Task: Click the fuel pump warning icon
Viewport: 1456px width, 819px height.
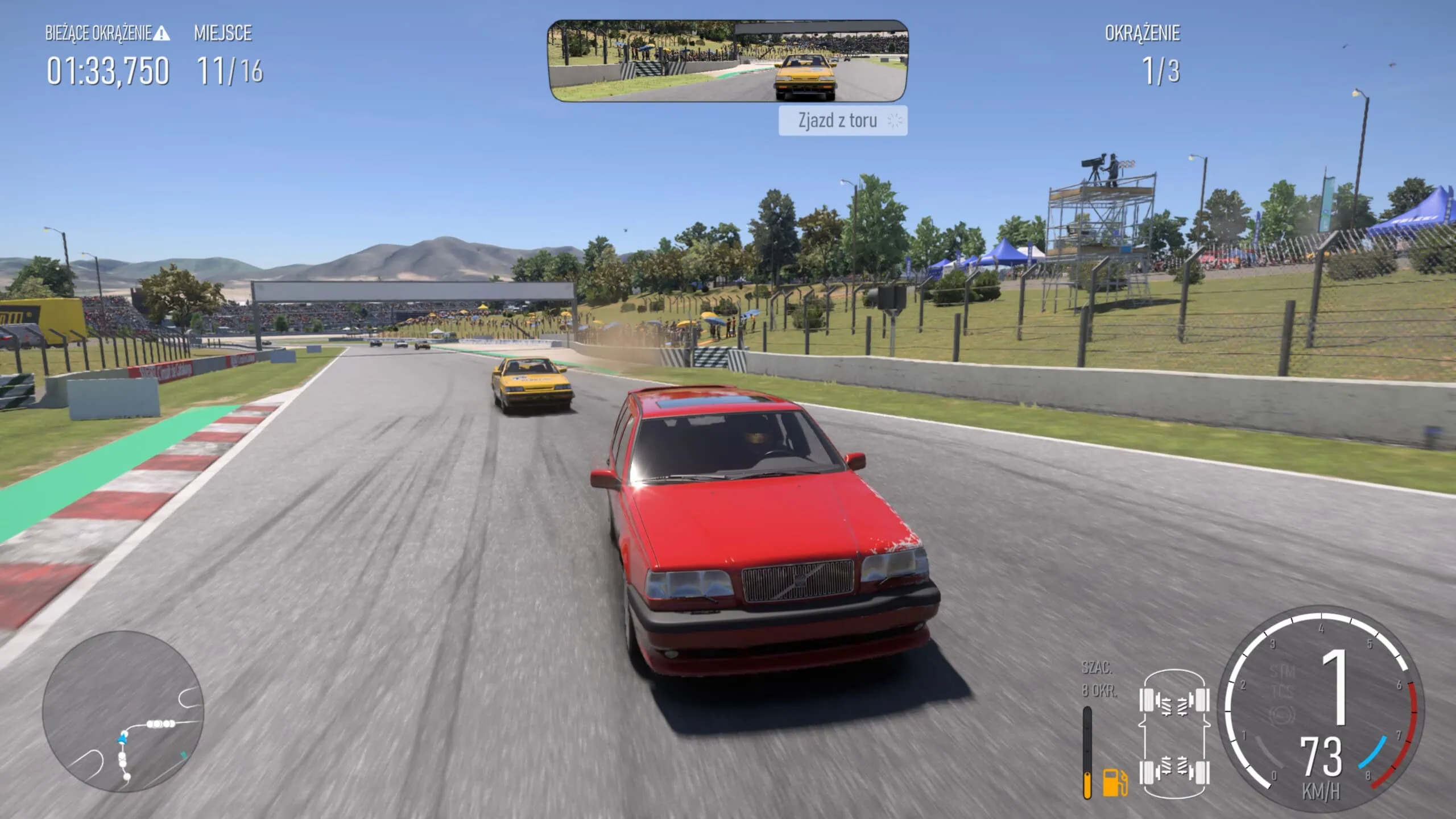Action: [x=1113, y=783]
